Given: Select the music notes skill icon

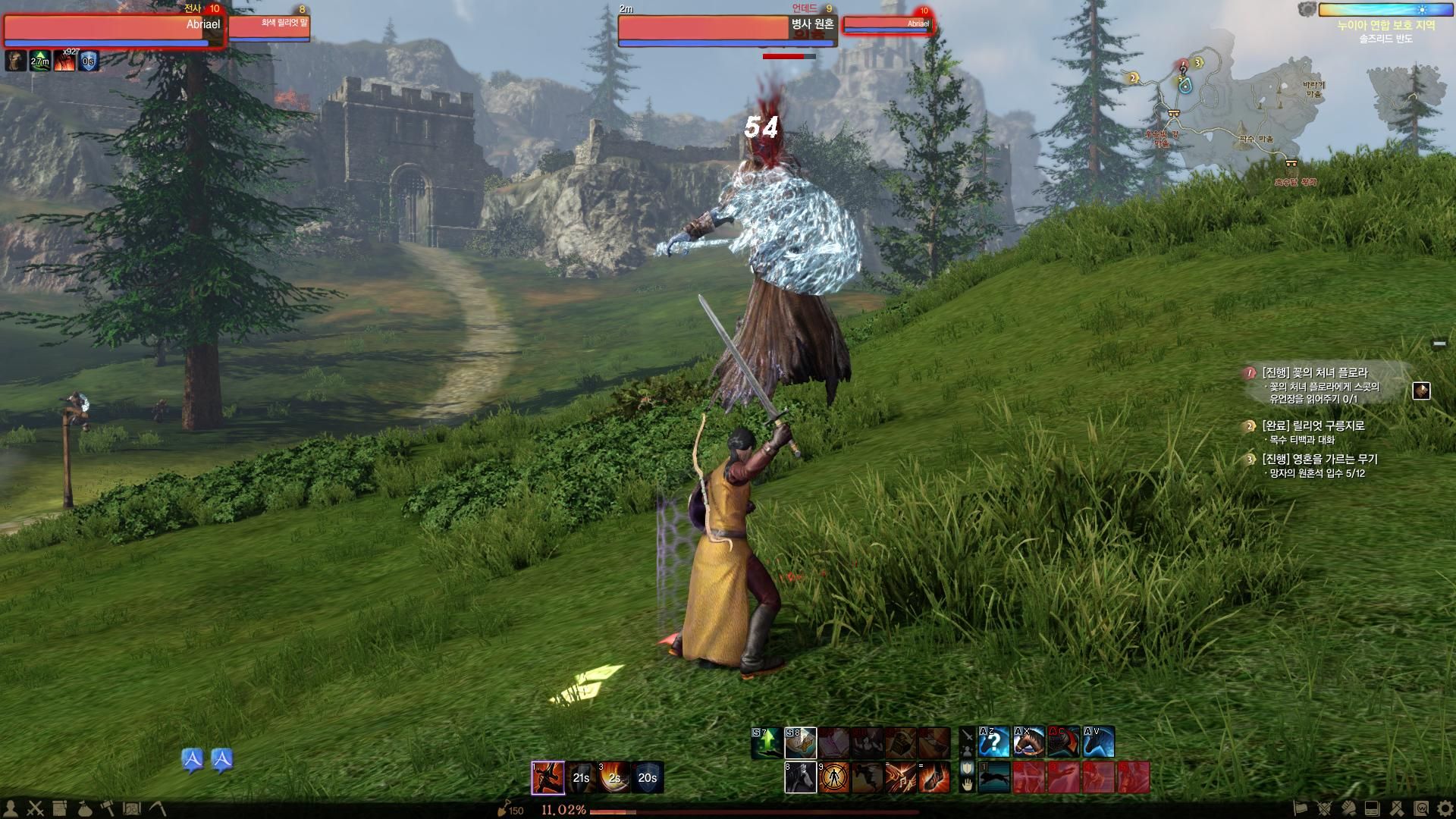Looking at the screenshot, I should (x=900, y=778).
